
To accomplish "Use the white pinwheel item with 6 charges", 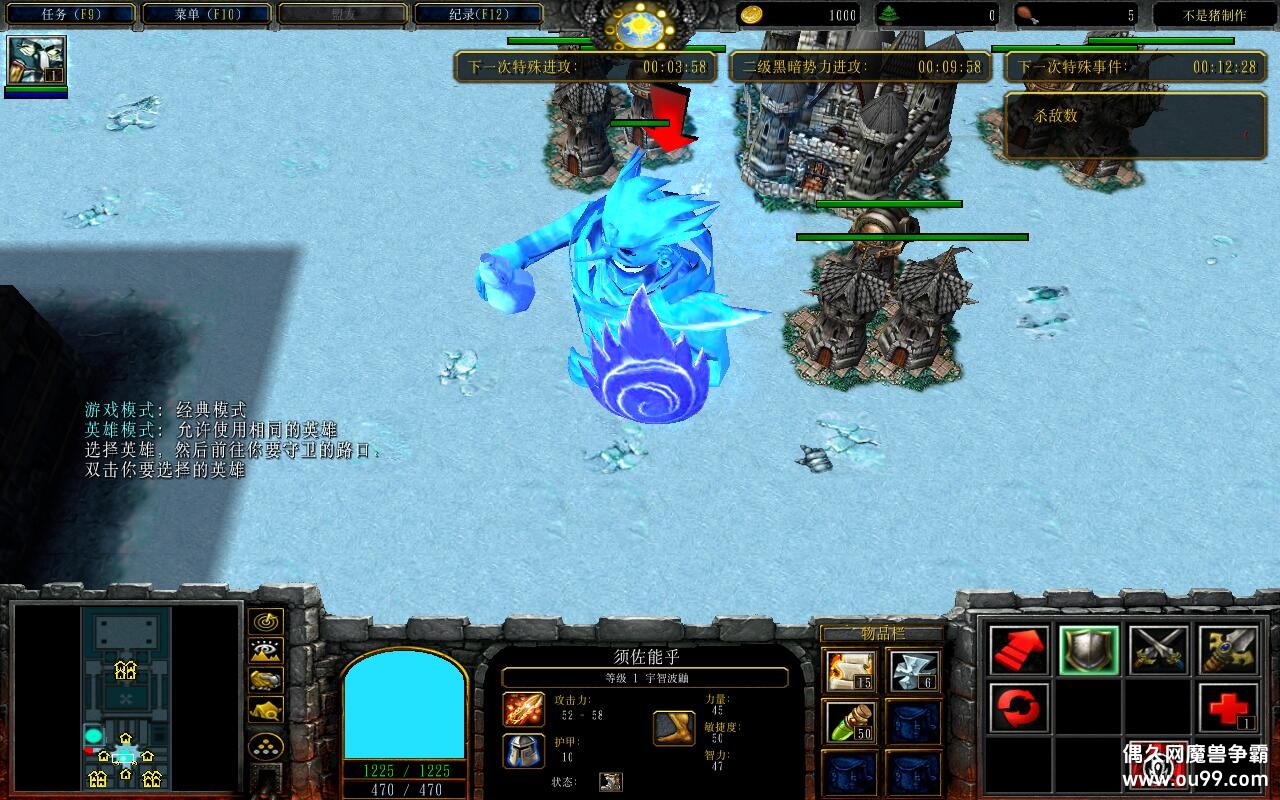I will (x=913, y=671).
